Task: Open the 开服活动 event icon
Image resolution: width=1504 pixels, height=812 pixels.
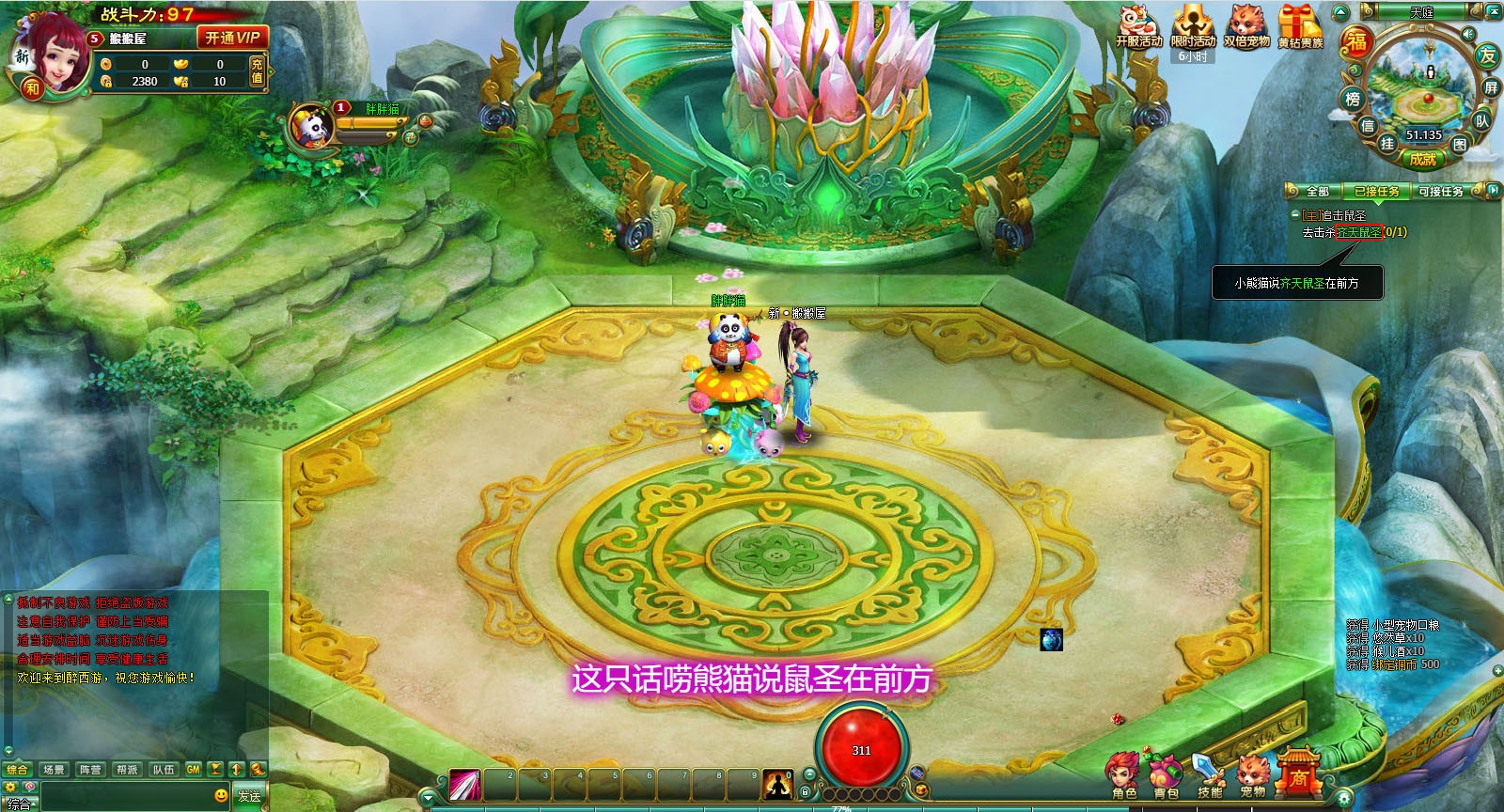Action: (x=1138, y=26)
